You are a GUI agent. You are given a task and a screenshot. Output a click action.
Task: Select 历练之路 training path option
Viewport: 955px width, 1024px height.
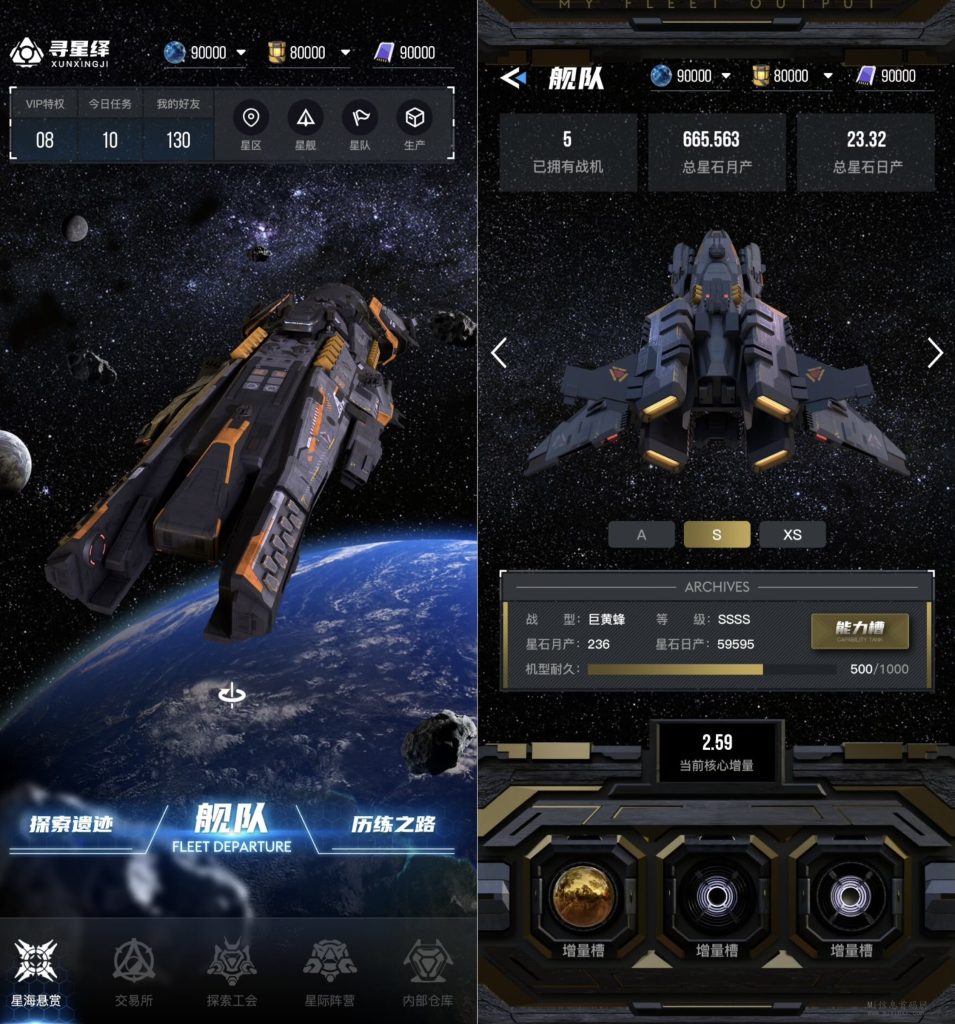[393, 825]
